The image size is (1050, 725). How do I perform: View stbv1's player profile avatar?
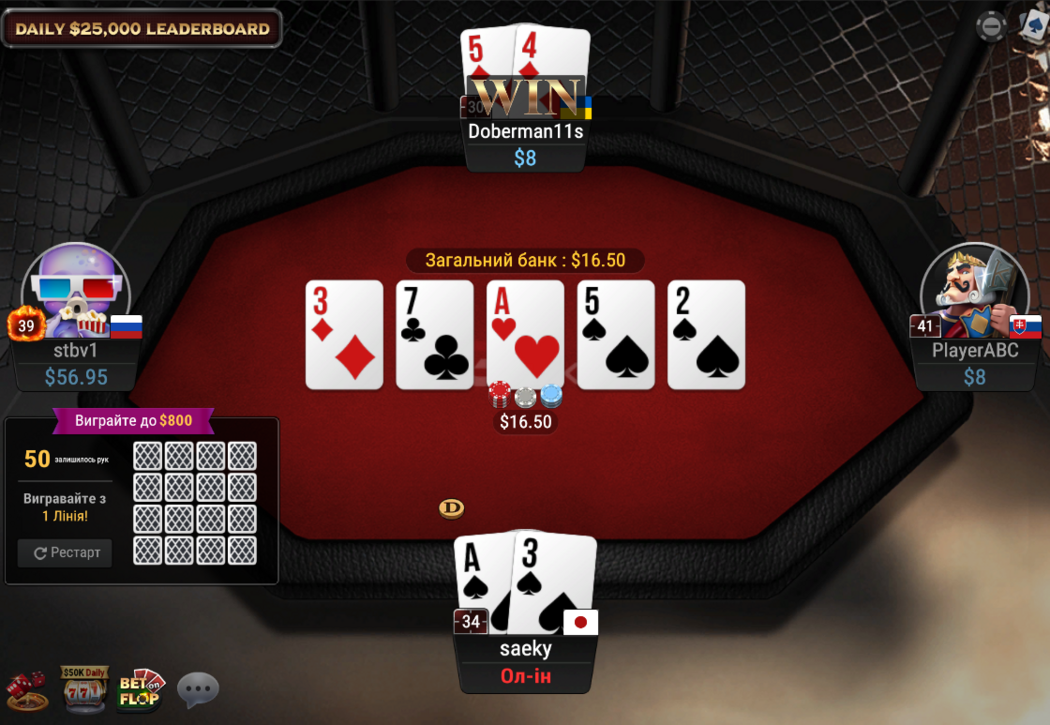point(76,290)
